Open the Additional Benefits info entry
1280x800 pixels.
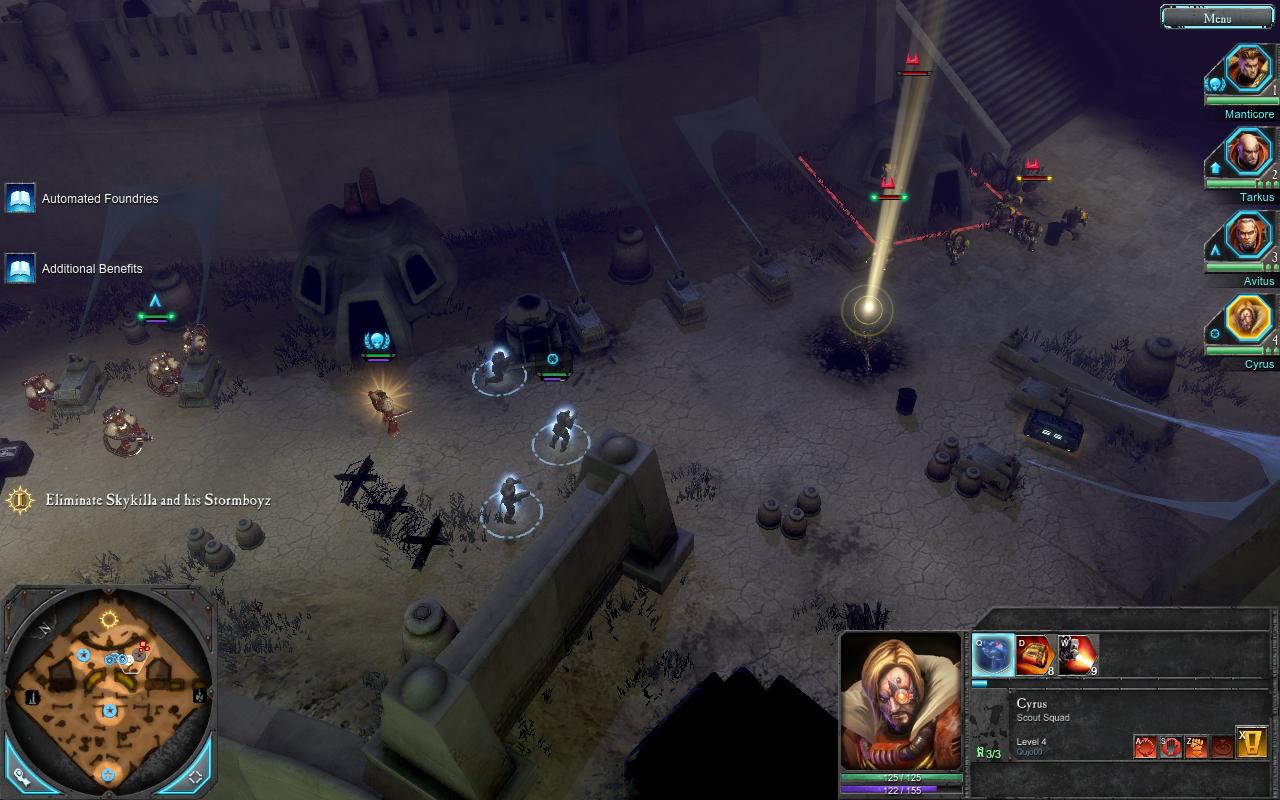click(x=21, y=268)
